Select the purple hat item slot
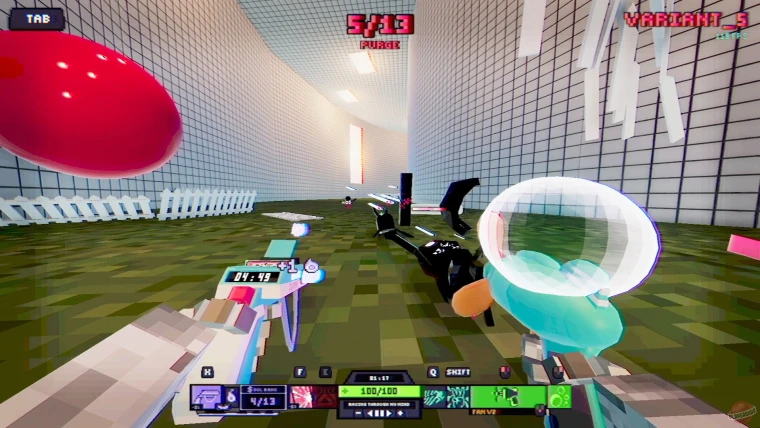Screen dimensions: 760x428 pyautogui.click(x=206, y=397)
